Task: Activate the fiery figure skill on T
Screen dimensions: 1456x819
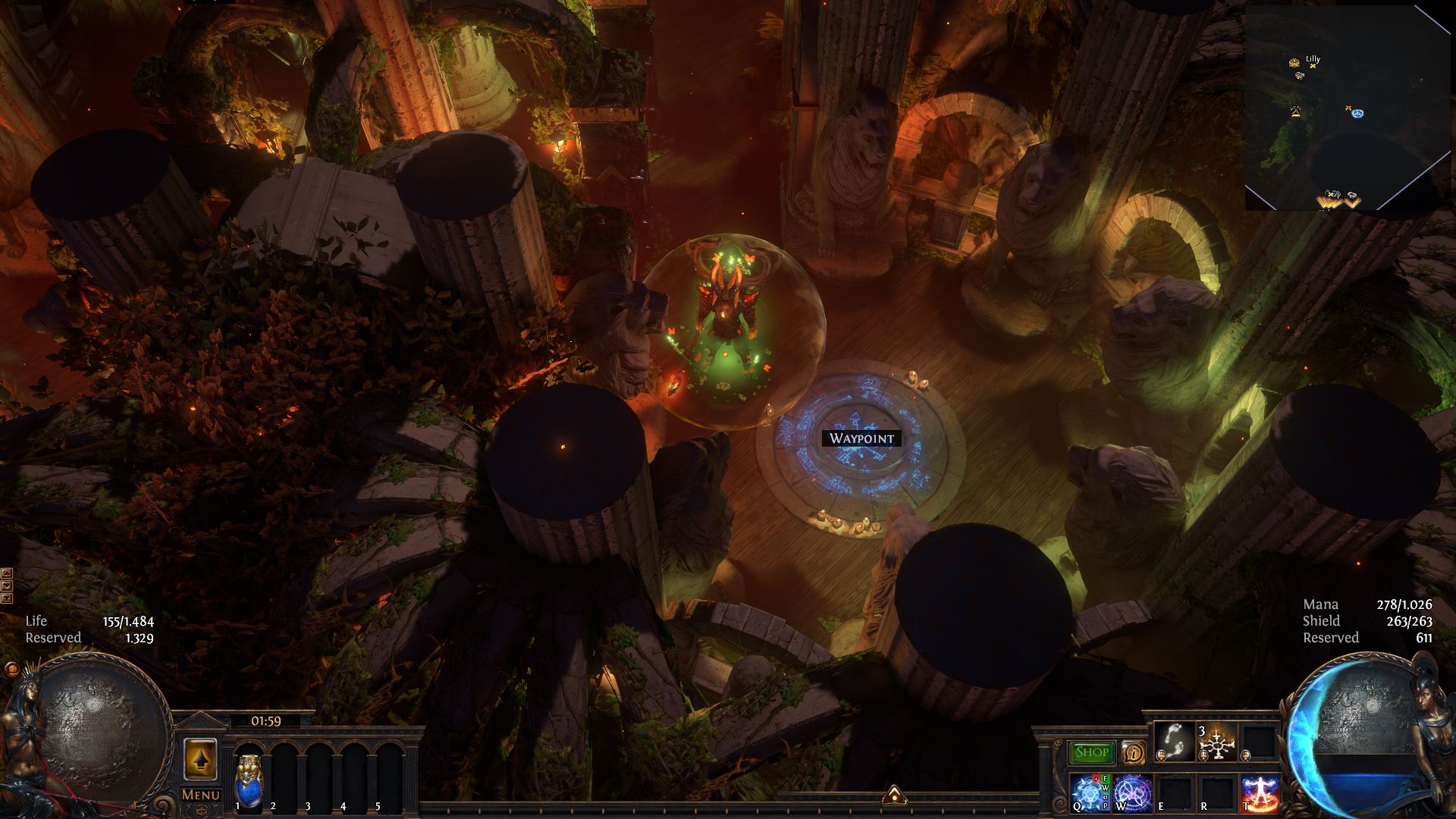Action: pos(1259,793)
